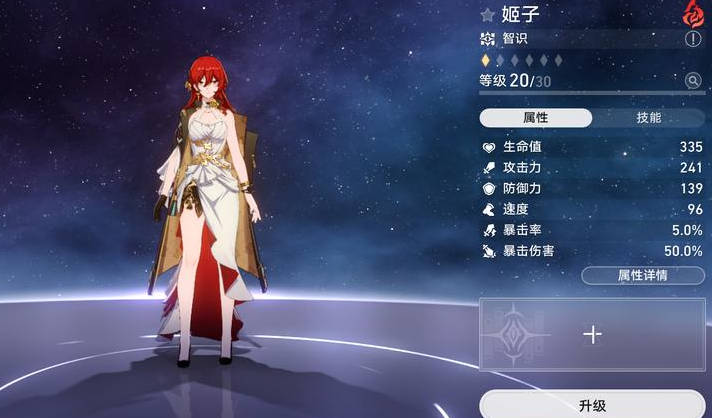This screenshot has width=712, height=418.
Task: Click the magnifier icon beside the level
Action: [x=693, y=80]
